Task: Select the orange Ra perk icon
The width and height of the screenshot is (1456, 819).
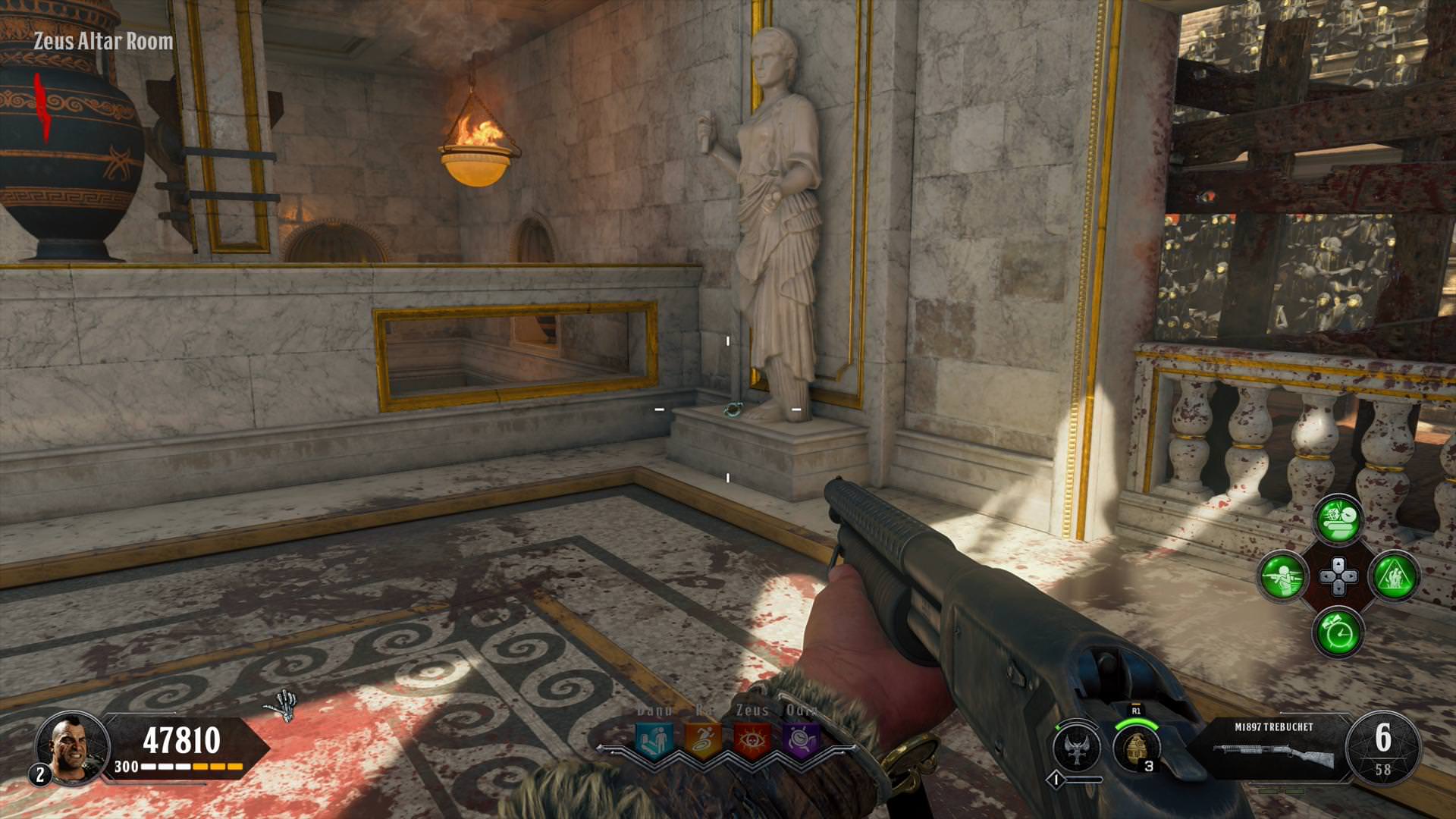Action: tap(702, 739)
